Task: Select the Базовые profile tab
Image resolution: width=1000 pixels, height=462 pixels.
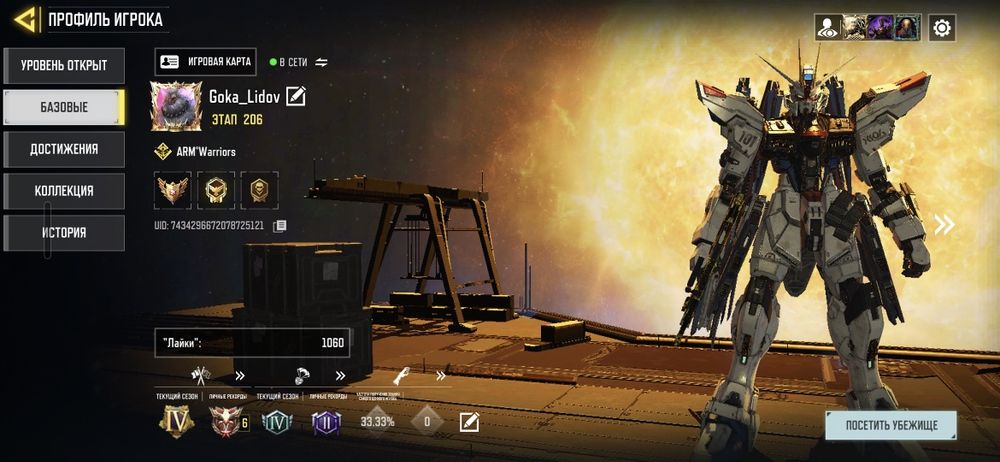Action: 64,107
